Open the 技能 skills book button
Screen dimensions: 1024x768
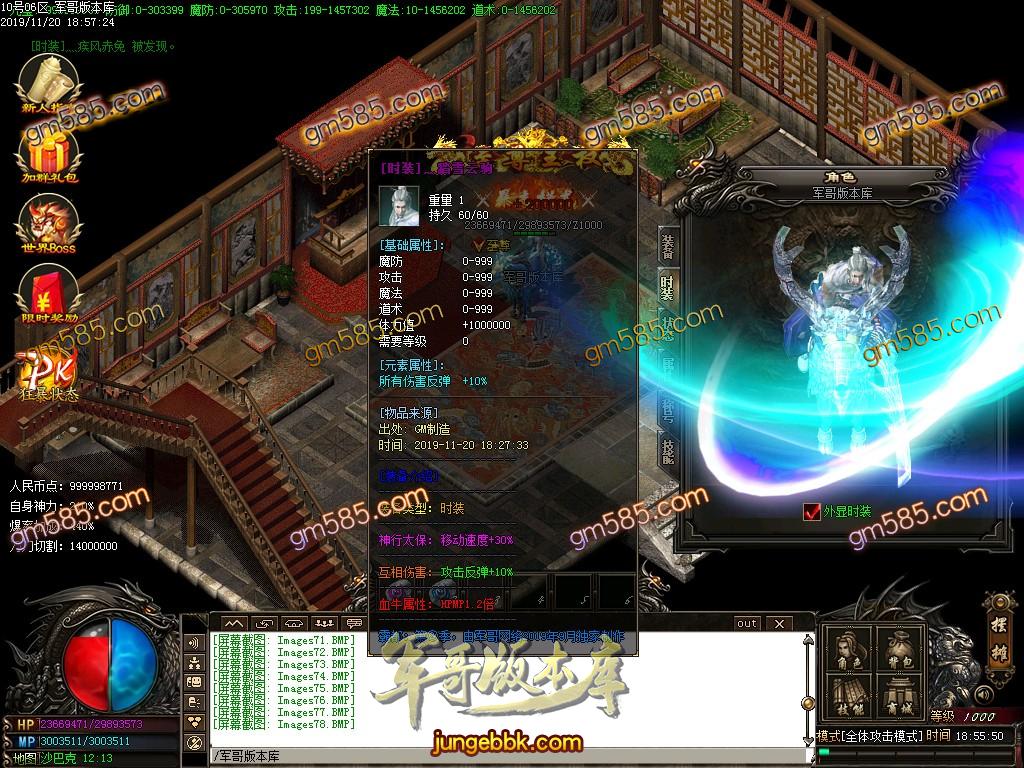(848, 697)
